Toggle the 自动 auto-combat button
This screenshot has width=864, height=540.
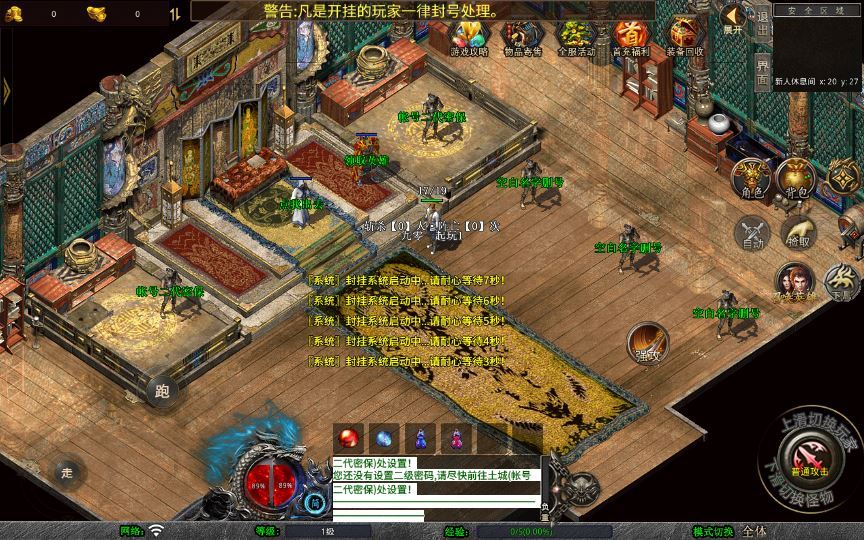point(750,234)
